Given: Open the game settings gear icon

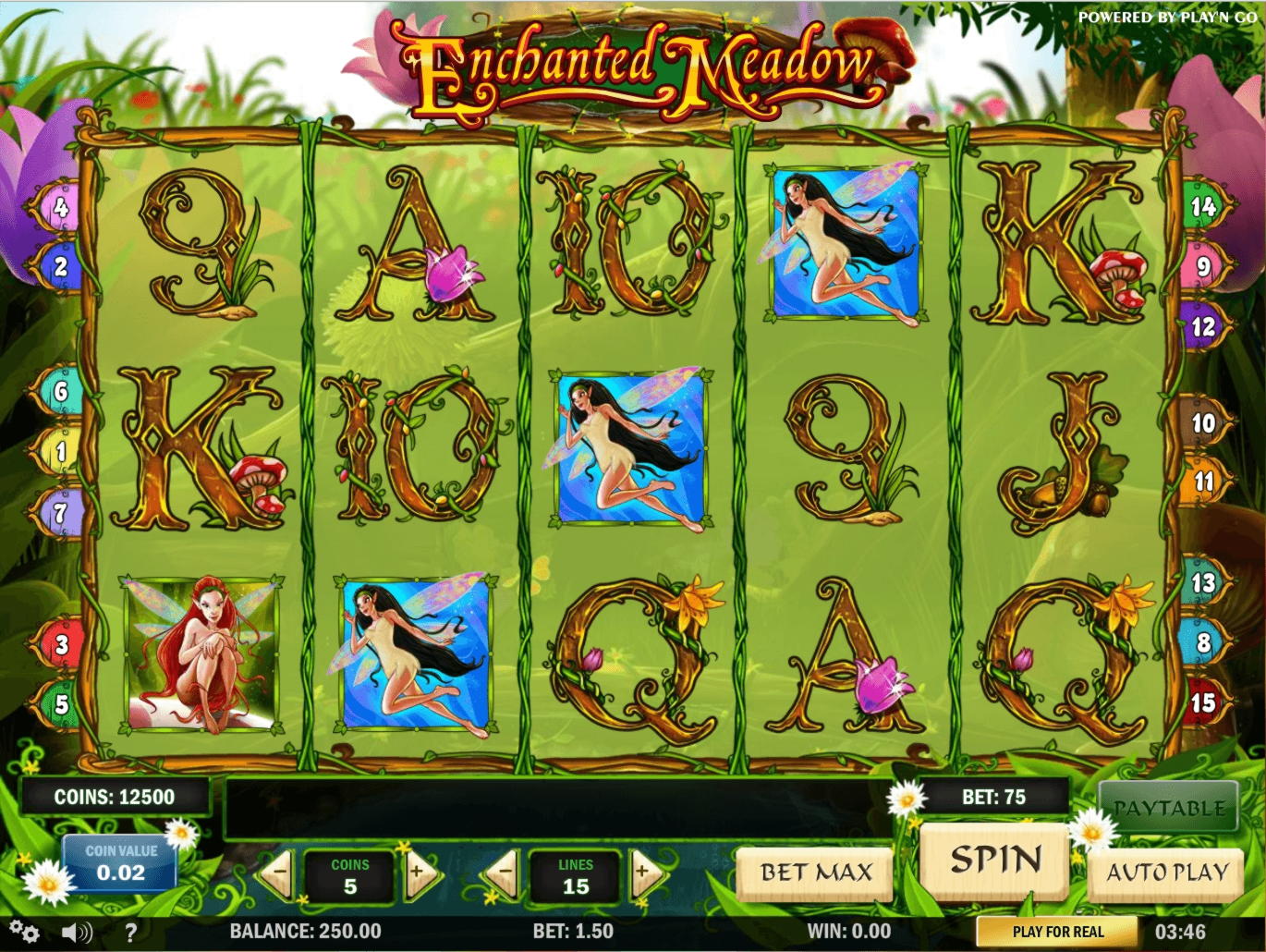Looking at the screenshot, I should click(23, 933).
